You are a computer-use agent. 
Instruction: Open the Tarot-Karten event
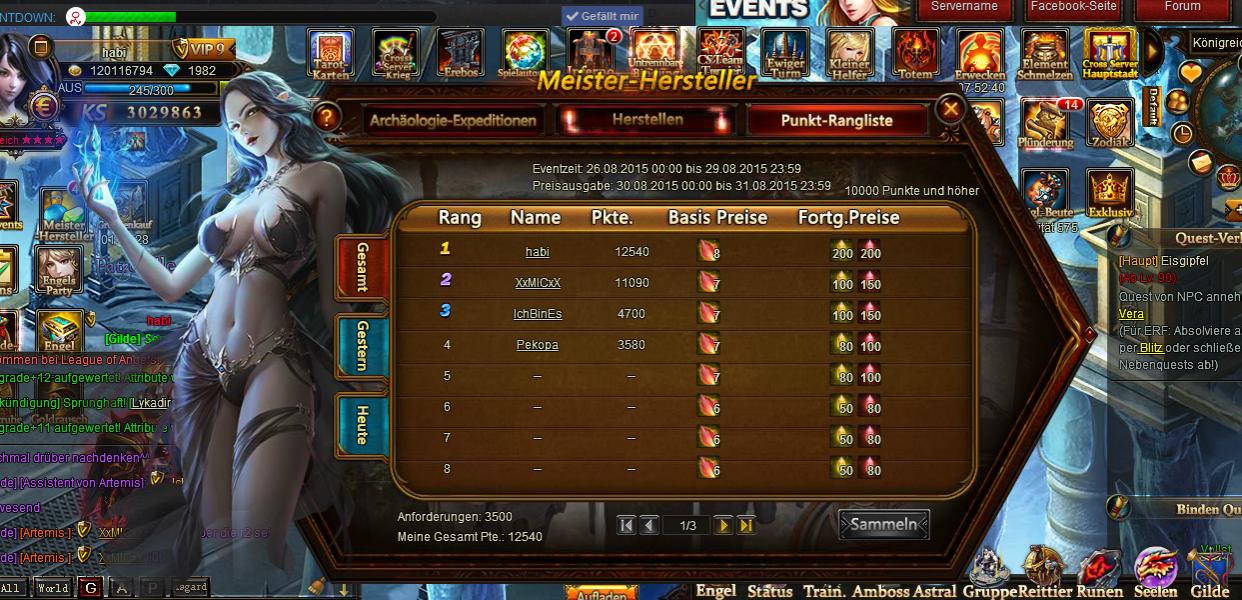330,54
